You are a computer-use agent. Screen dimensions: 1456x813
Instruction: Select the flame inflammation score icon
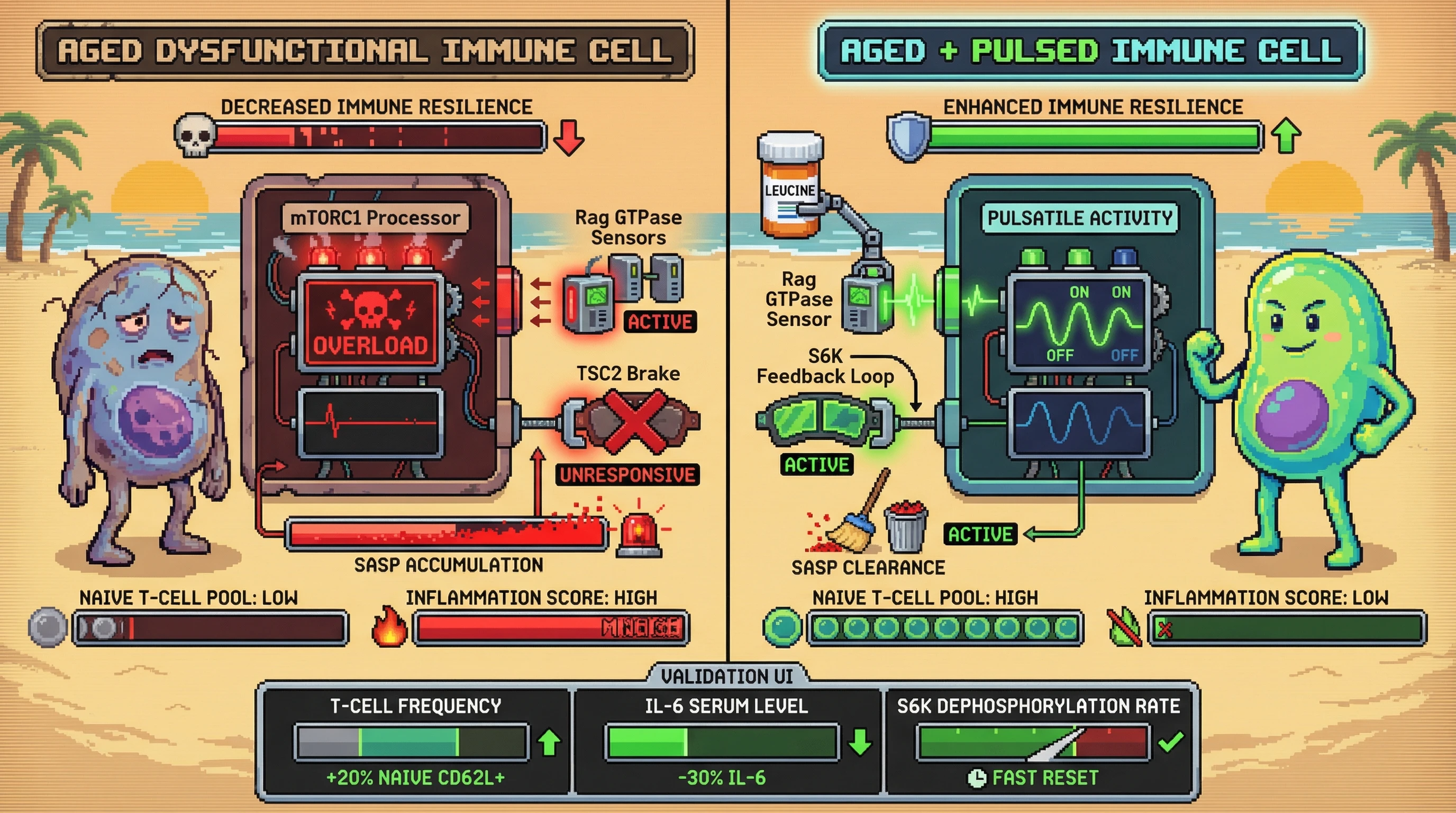click(x=389, y=627)
